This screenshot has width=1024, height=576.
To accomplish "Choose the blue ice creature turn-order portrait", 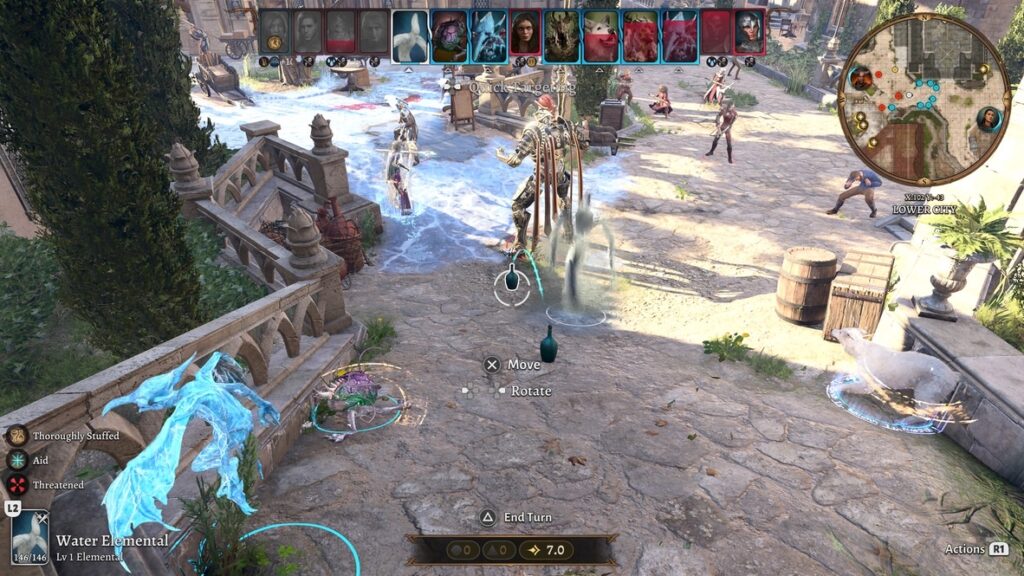I will (489, 37).
